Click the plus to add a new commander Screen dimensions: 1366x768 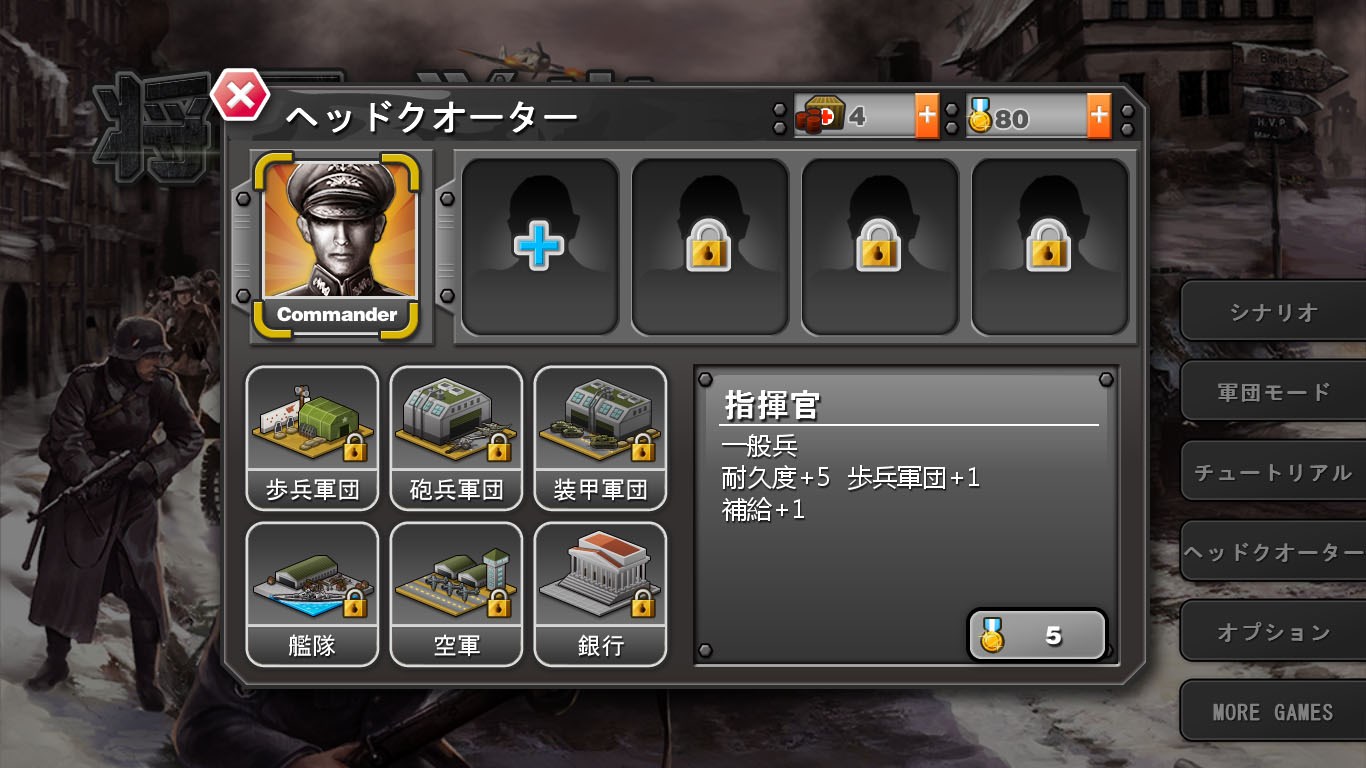[x=540, y=245]
